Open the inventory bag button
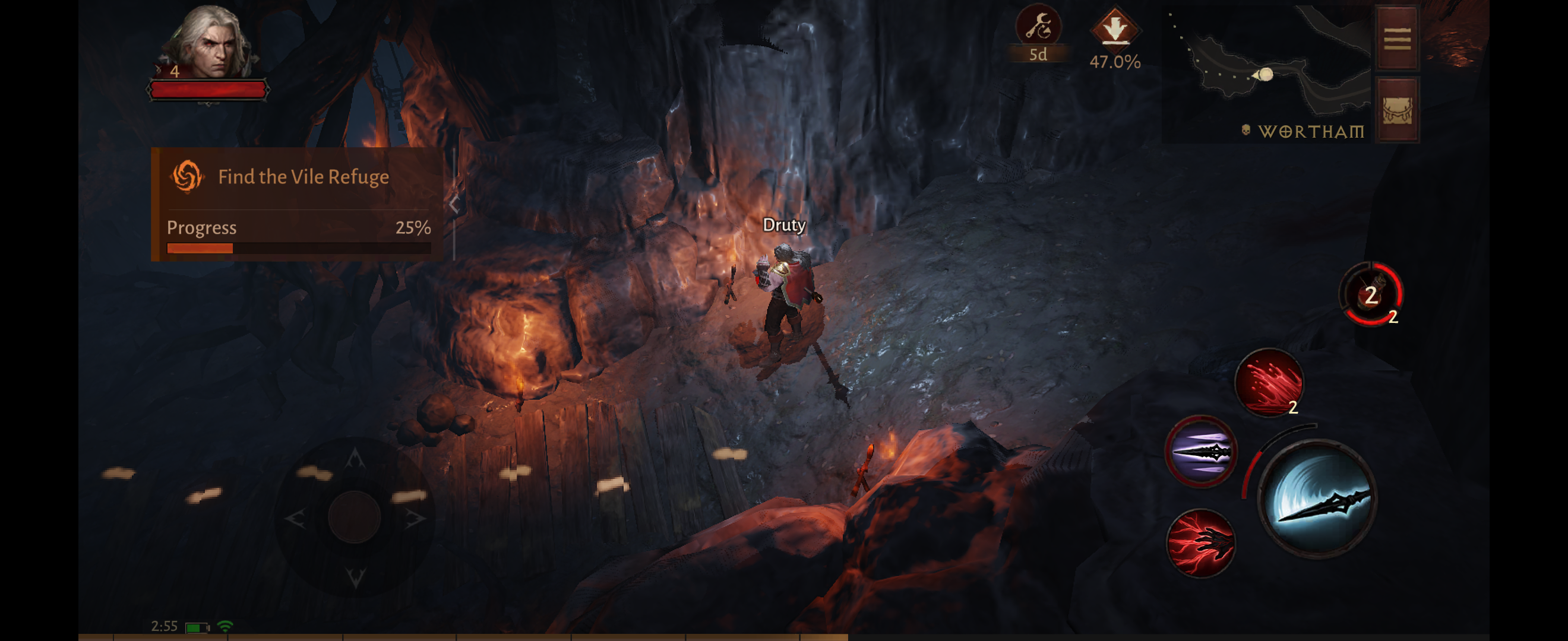The height and width of the screenshot is (641, 1568). point(1397,110)
